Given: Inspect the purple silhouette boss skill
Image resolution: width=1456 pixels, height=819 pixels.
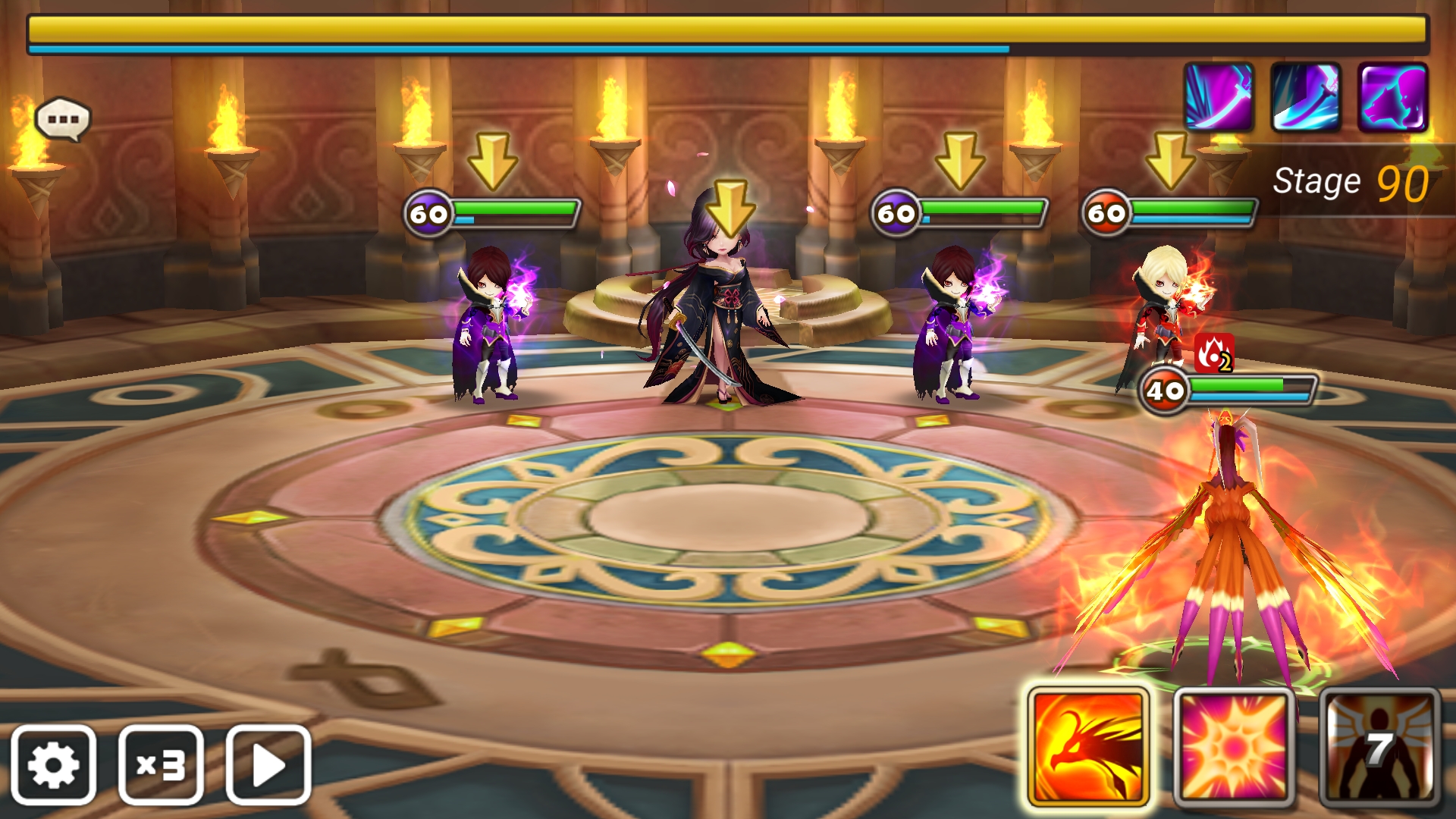Looking at the screenshot, I should tap(1392, 97).
